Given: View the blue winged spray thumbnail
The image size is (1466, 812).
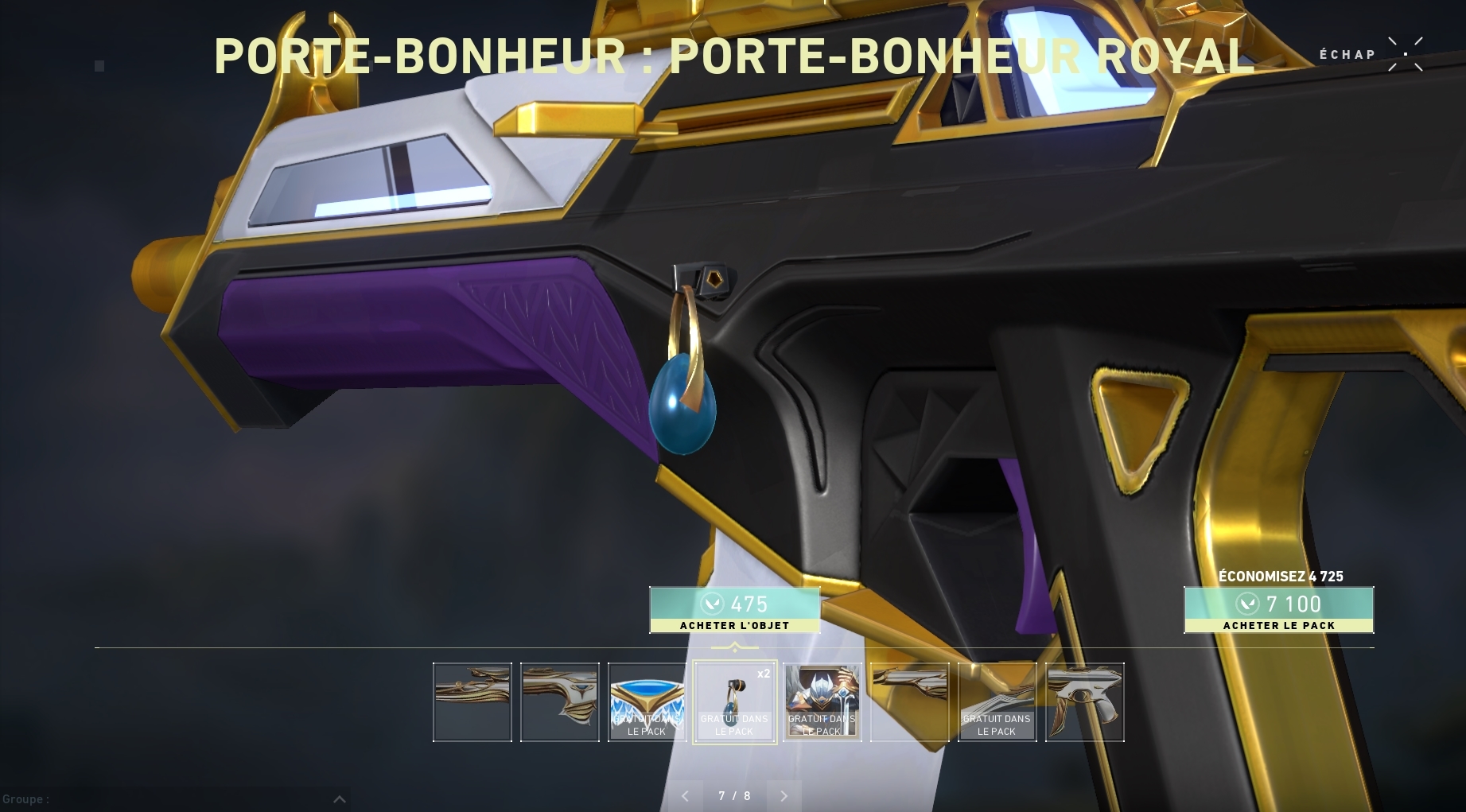Looking at the screenshot, I should click(x=647, y=702).
